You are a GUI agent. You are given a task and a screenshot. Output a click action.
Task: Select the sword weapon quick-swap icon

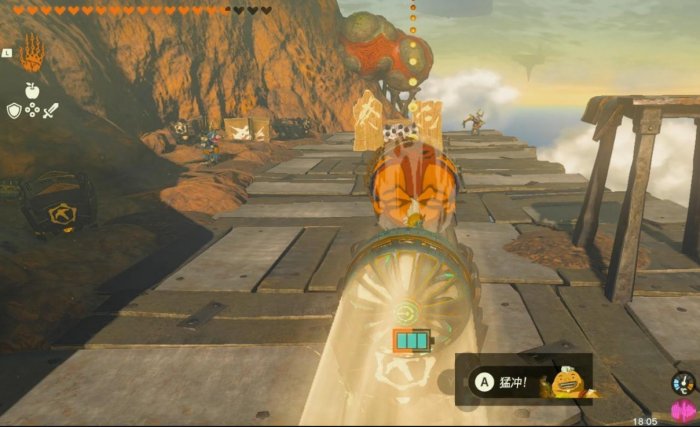point(51,110)
